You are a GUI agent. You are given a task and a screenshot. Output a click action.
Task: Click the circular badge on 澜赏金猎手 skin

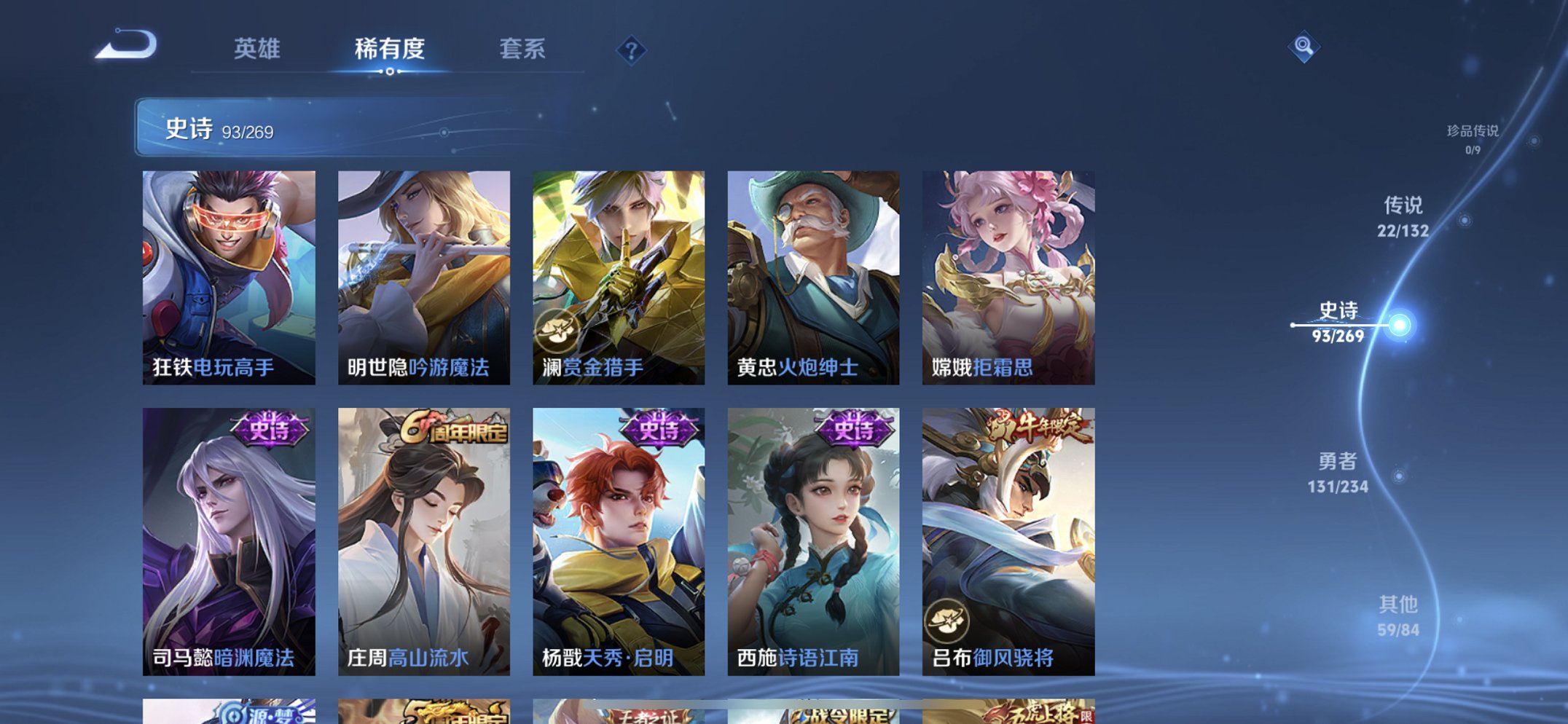pyautogui.click(x=556, y=331)
